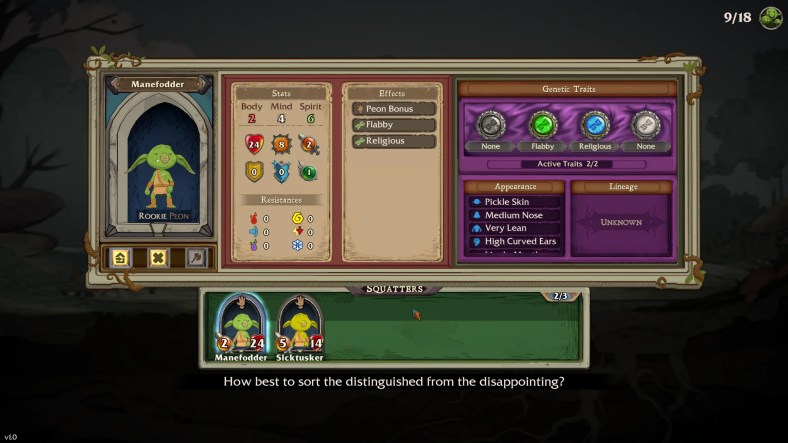The width and height of the screenshot is (788, 443).
Task: Select the Manefodder squatter portrait
Action: pos(239,326)
